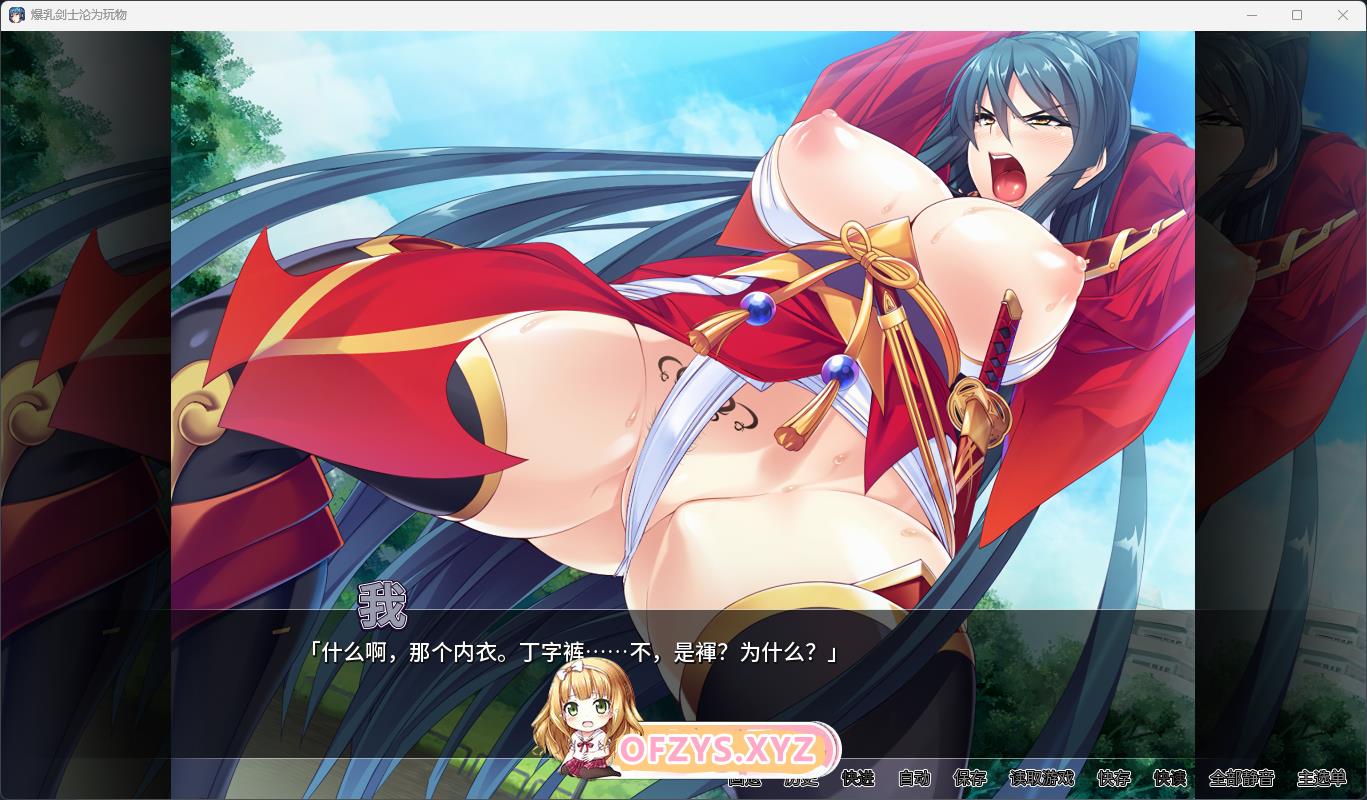Image resolution: width=1367 pixels, height=800 pixels.
Task: Toggle 自动 auto-play mode
Action: coord(914,778)
